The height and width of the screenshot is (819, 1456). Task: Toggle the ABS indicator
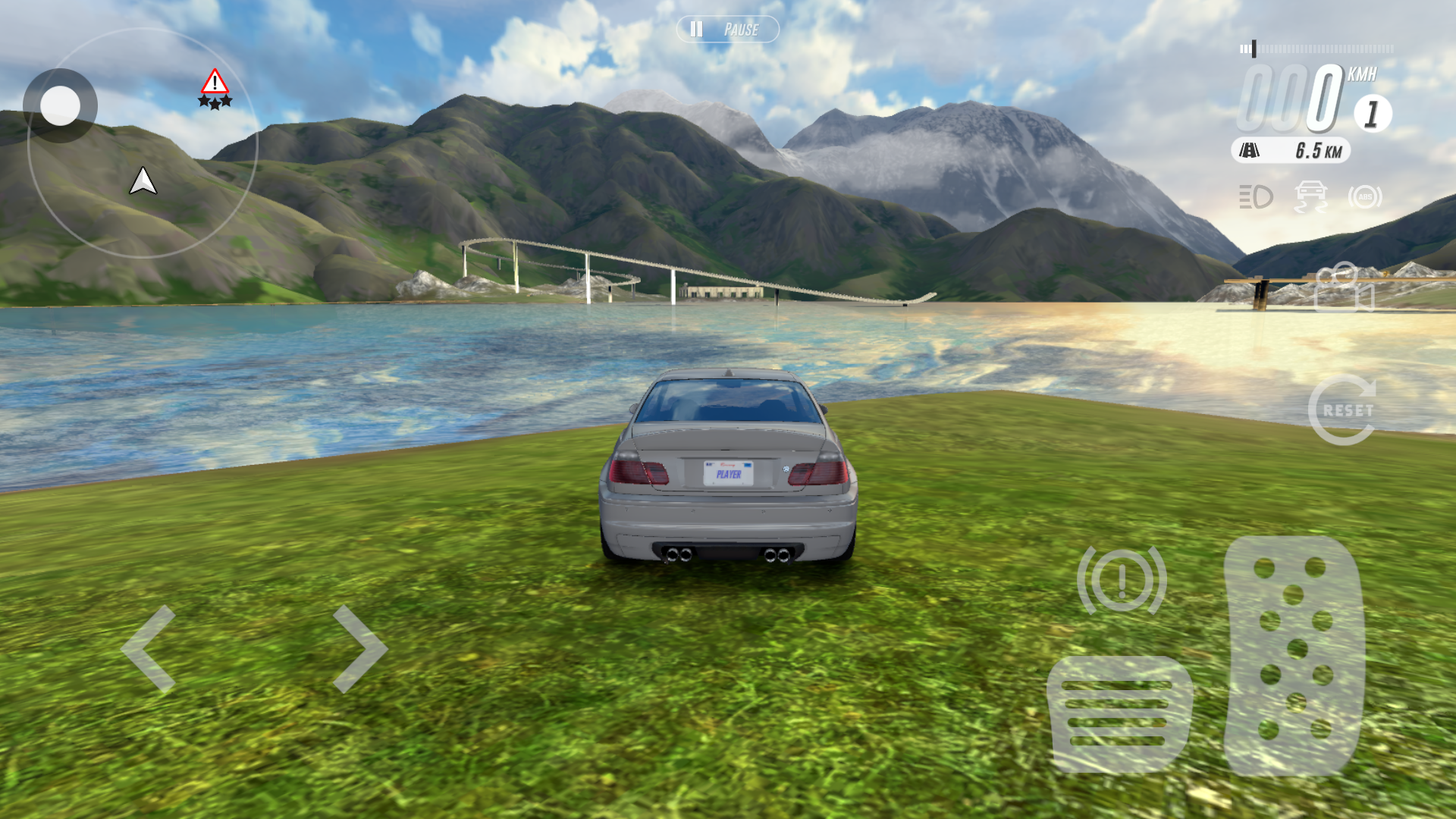[1365, 197]
